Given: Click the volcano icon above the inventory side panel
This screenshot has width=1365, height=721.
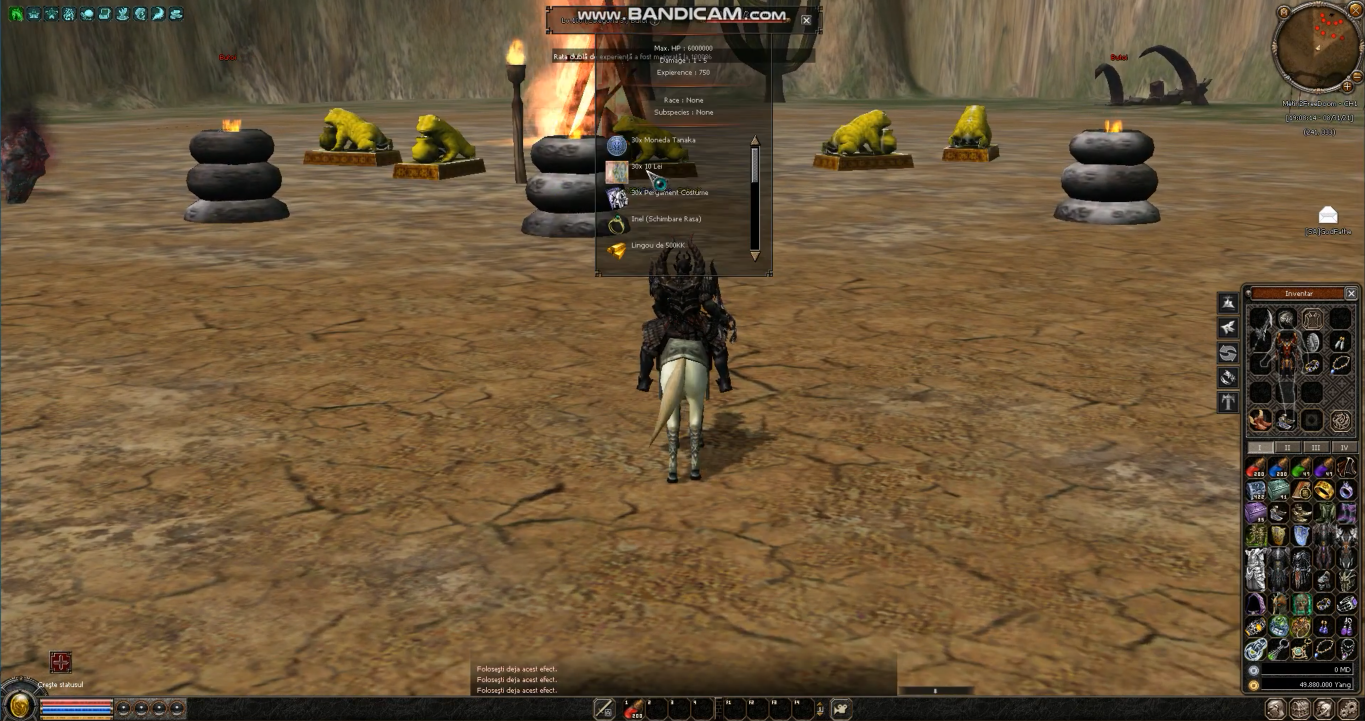Looking at the screenshot, I should [x=1227, y=302].
